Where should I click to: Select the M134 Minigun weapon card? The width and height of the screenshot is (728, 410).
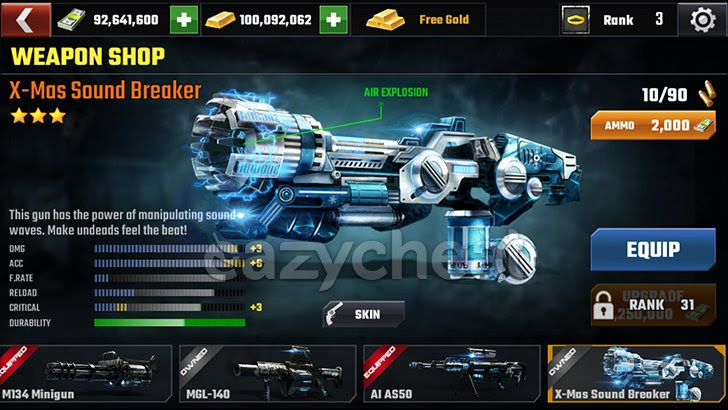[x=86, y=376]
